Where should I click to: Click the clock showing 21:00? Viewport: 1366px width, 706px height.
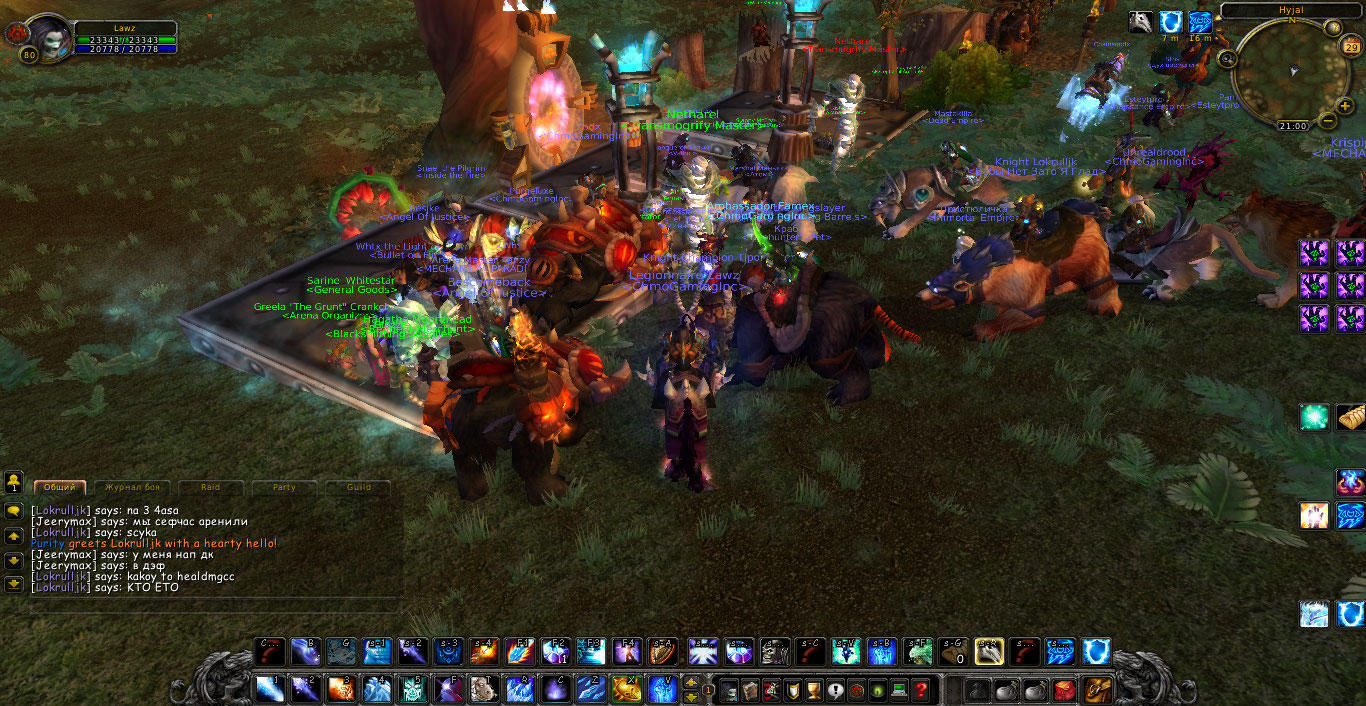[1292, 127]
